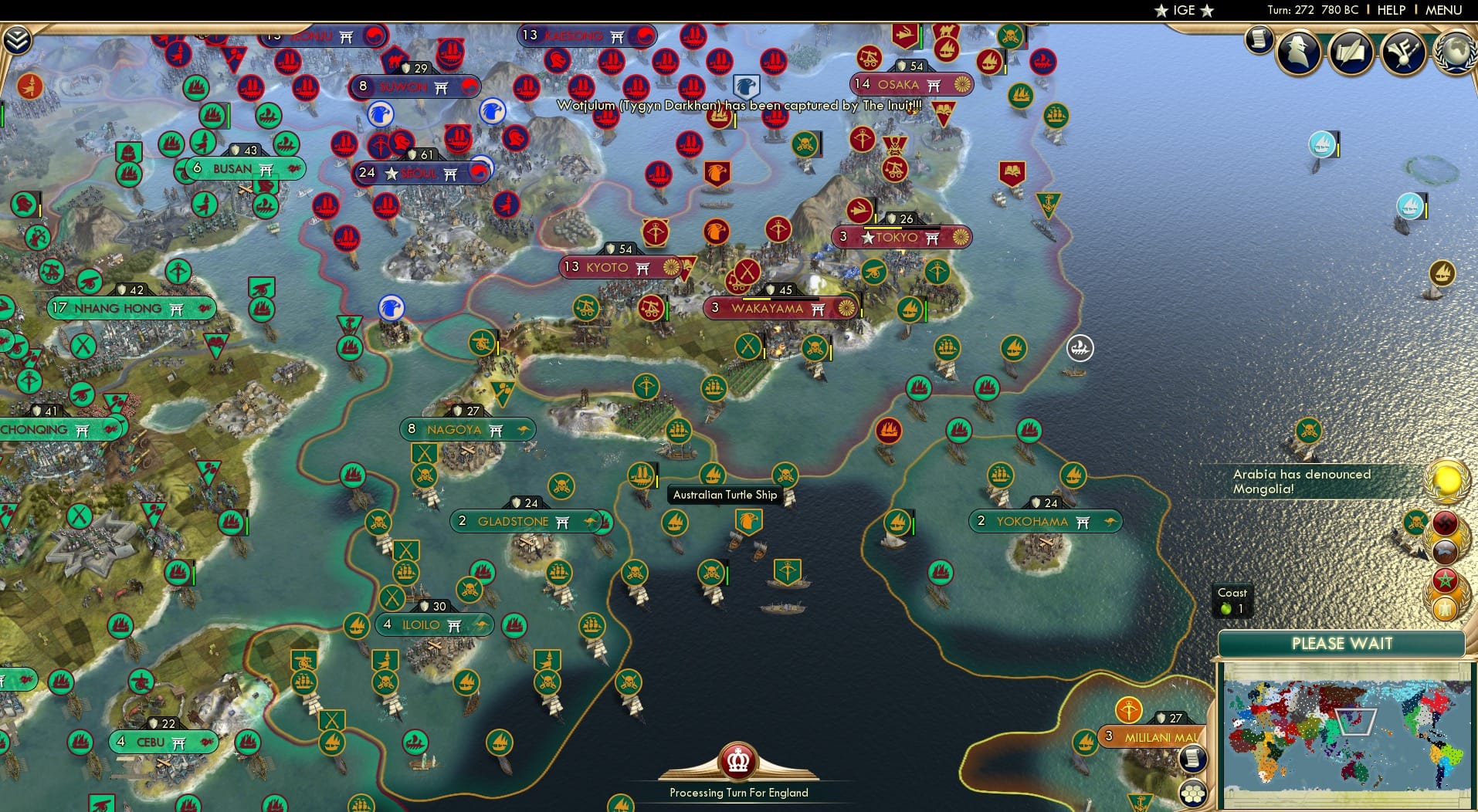Open the Morocco star diplomacy notification
This screenshot has width=1478, height=812.
pyautogui.click(x=1446, y=579)
